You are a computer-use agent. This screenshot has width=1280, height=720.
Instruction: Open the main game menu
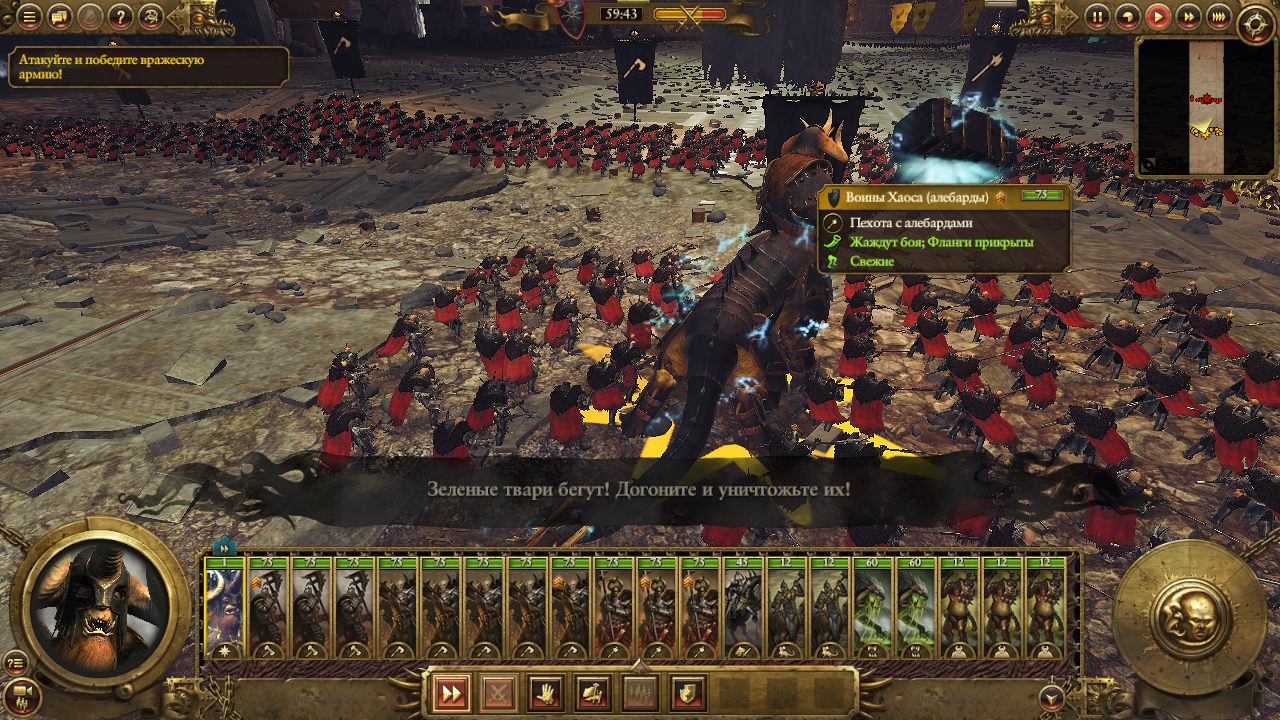pos(30,16)
